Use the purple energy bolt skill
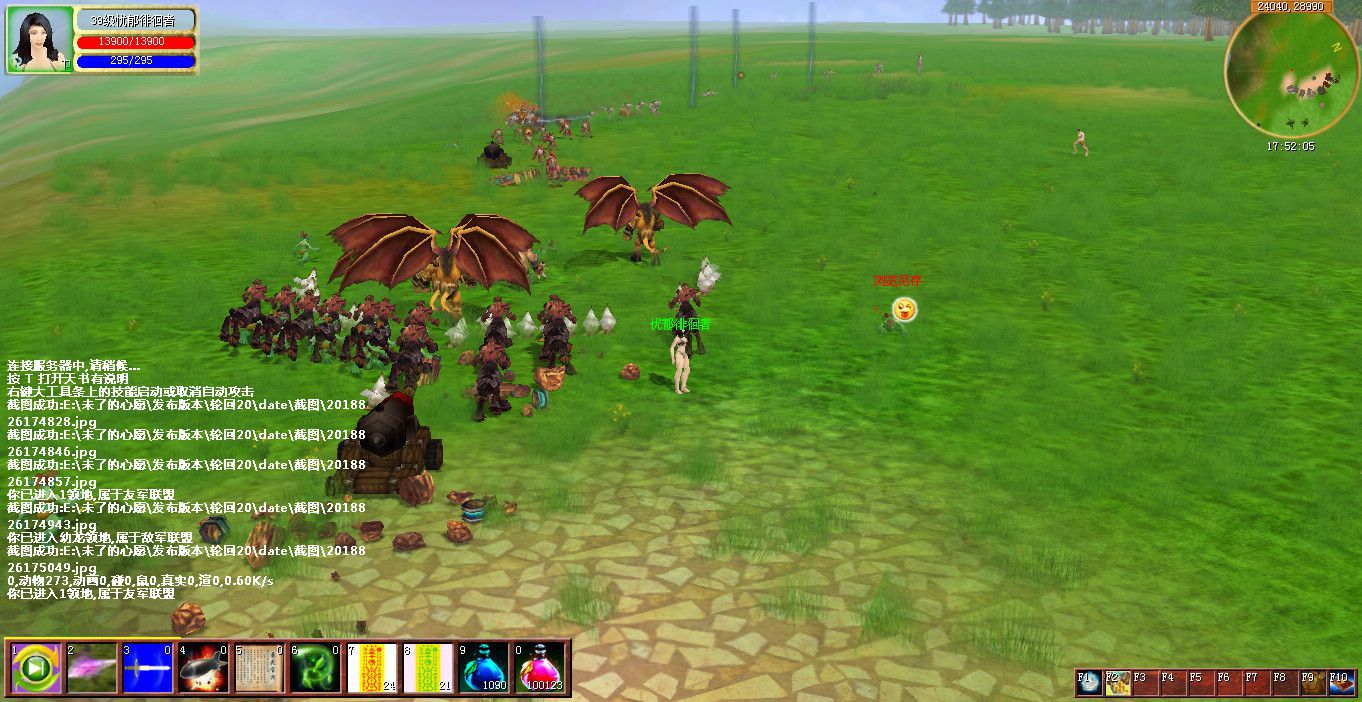The height and width of the screenshot is (702, 1362). coord(92,668)
